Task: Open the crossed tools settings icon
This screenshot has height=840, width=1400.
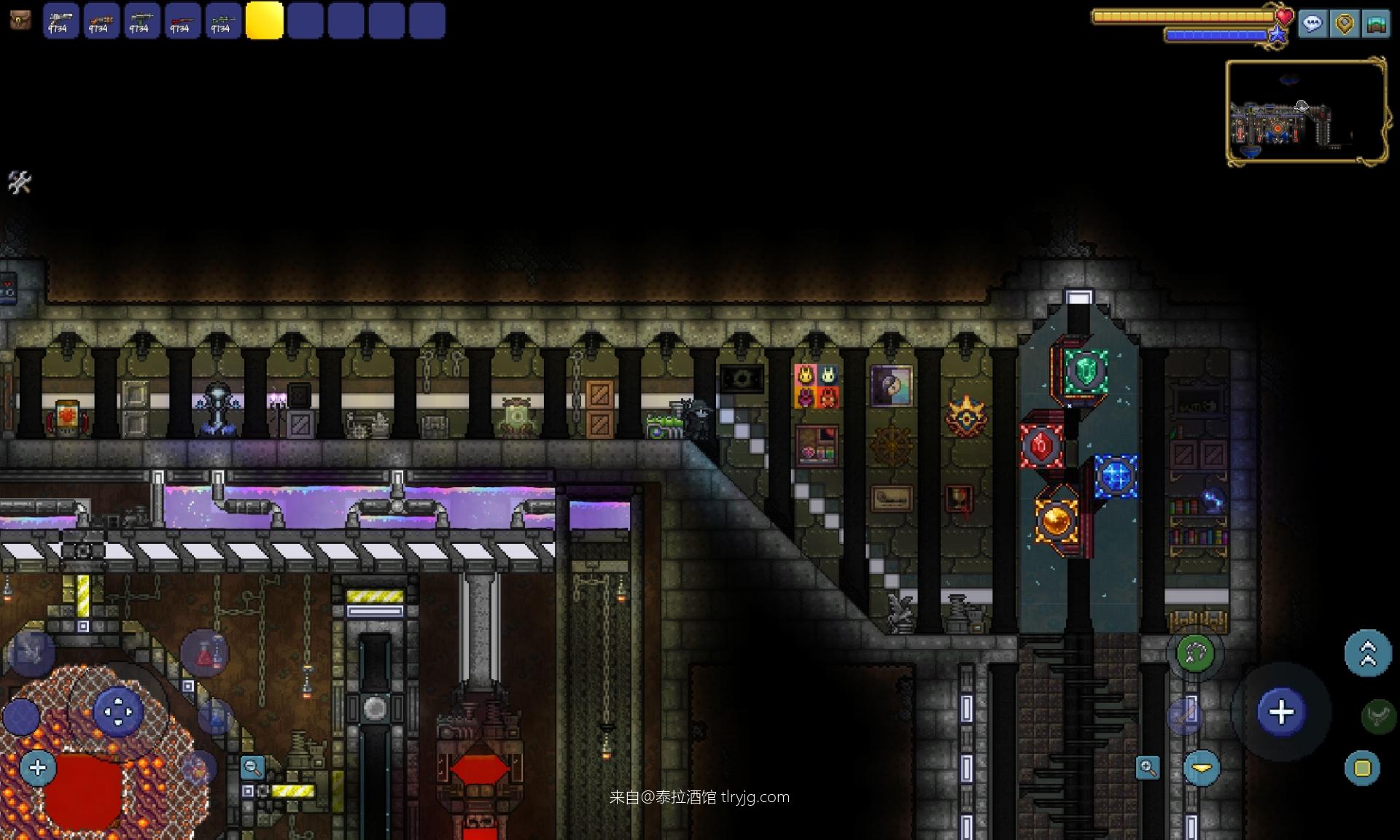Action: tap(20, 182)
